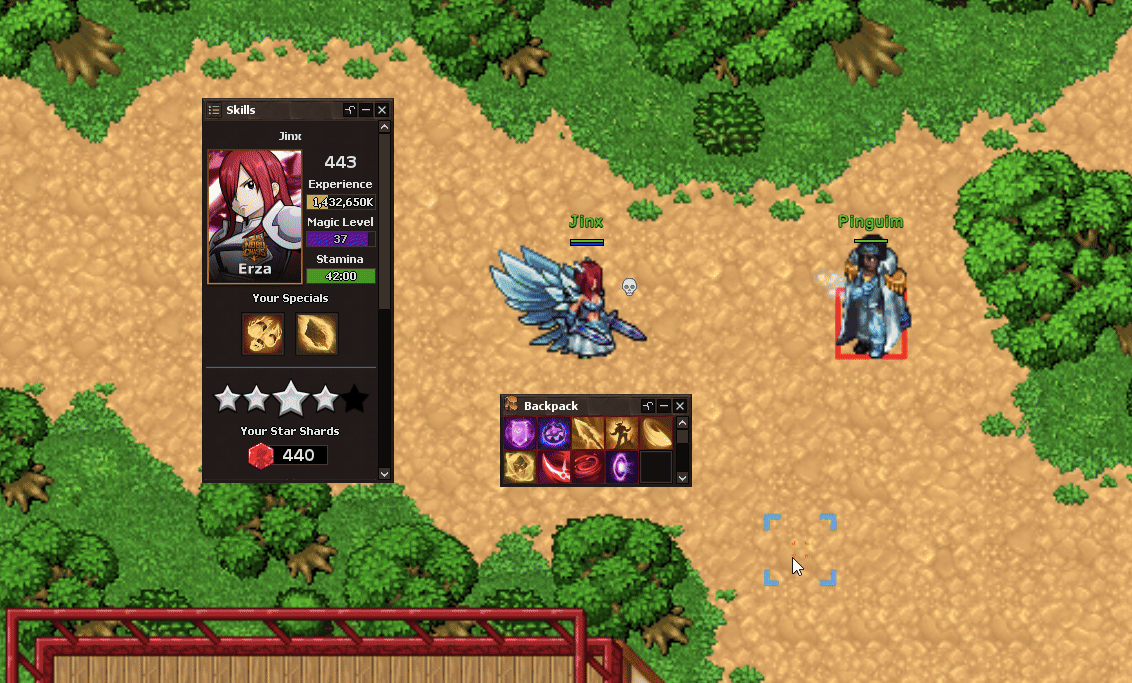Minimize the Skills window
The image size is (1132, 683).
point(366,110)
